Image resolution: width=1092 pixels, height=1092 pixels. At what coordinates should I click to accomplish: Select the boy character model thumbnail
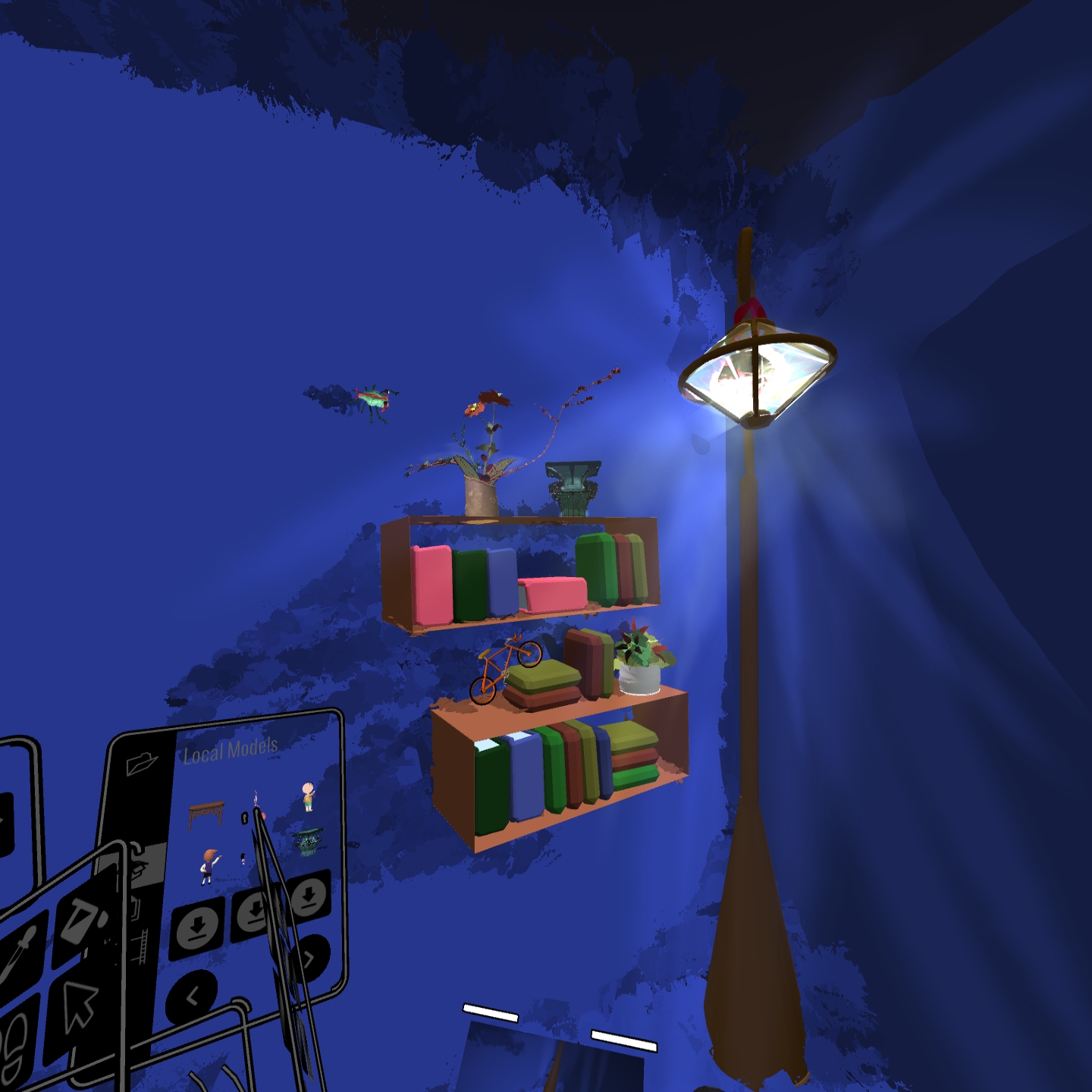click(307, 796)
